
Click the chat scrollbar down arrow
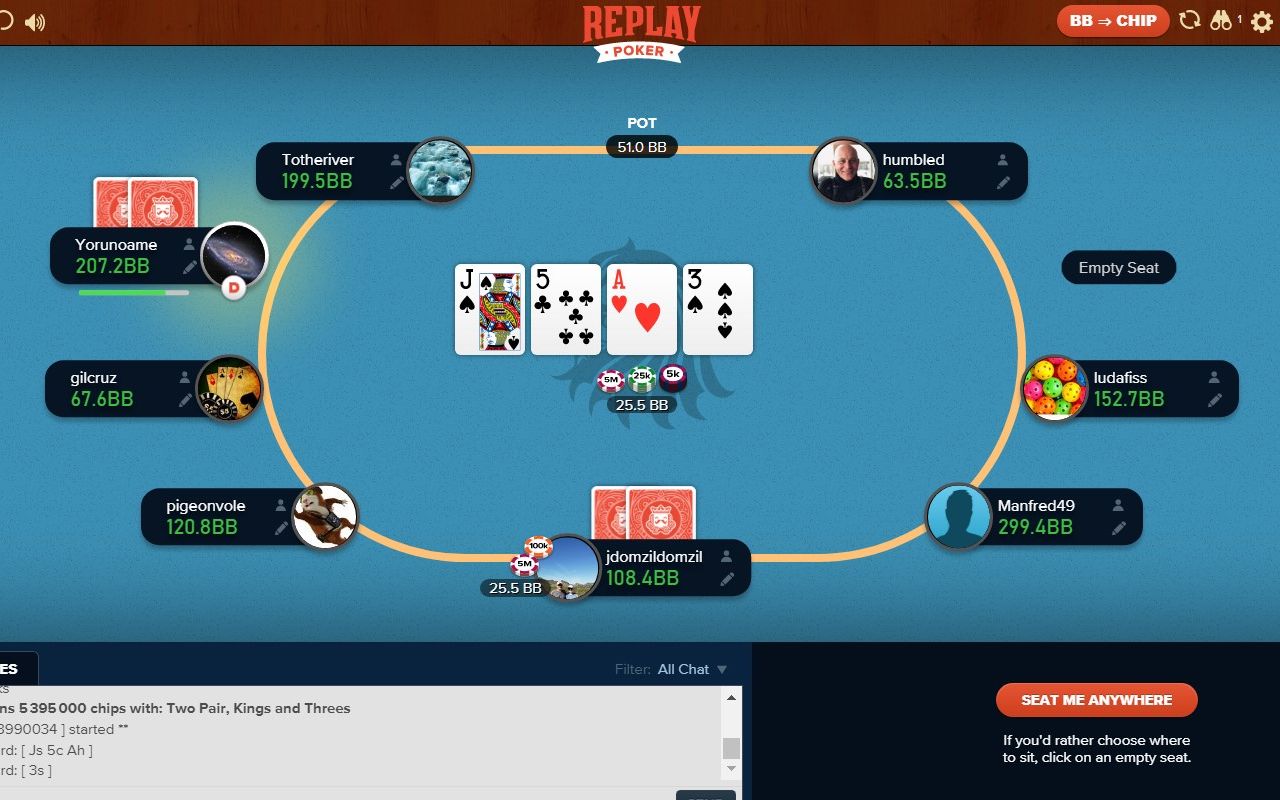(x=732, y=768)
